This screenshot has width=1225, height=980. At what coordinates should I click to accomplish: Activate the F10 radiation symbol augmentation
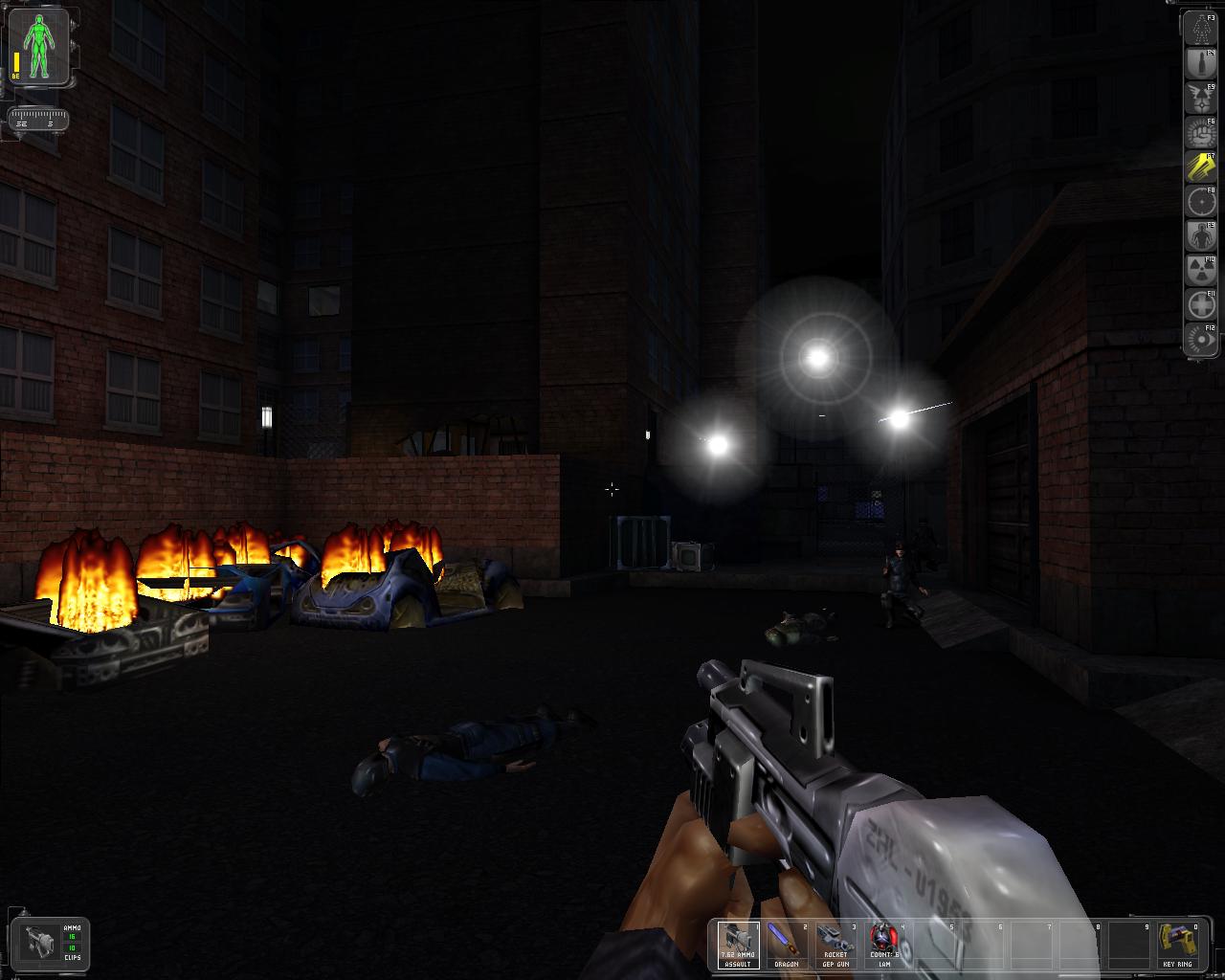[1201, 271]
